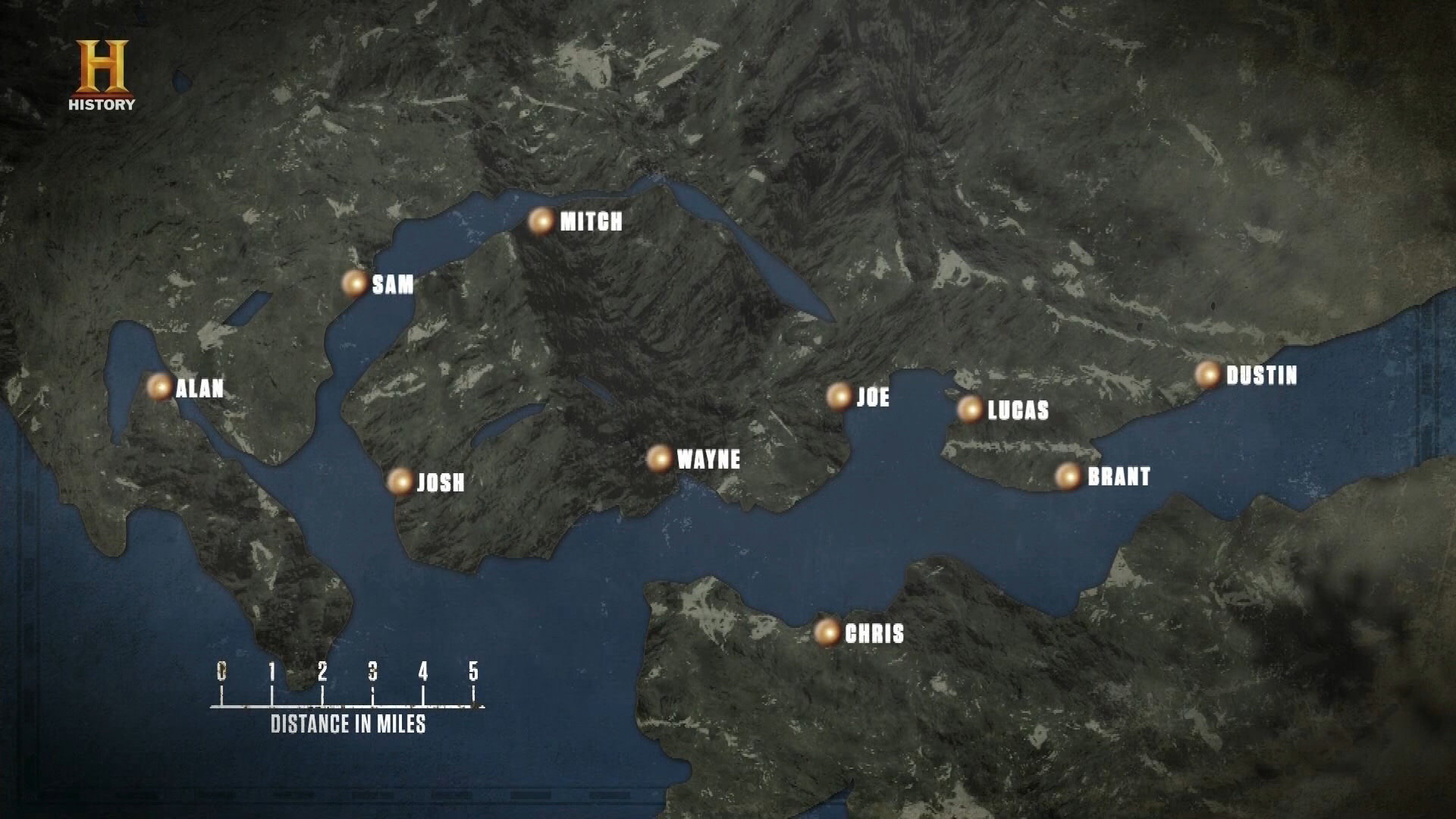Click the History channel logo
The height and width of the screenshot is (819, 1456).
point(102,76)
